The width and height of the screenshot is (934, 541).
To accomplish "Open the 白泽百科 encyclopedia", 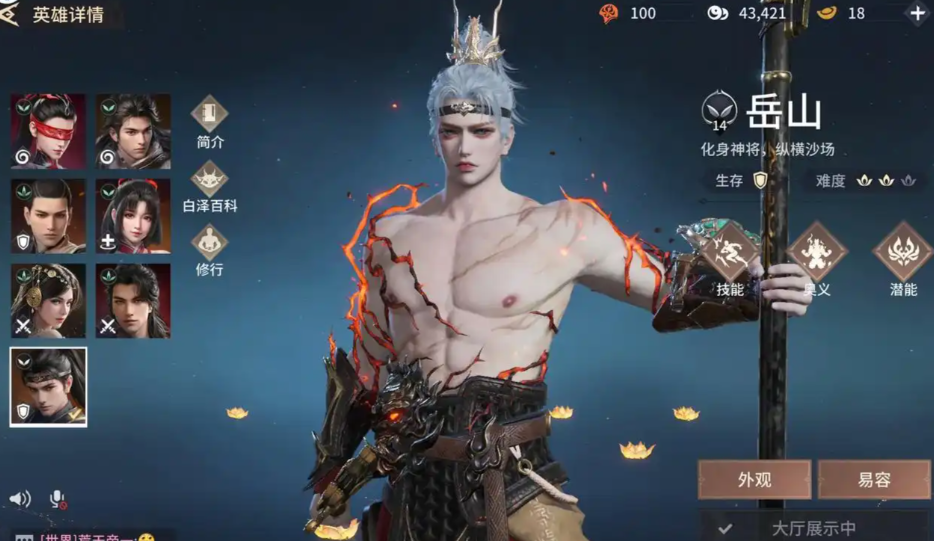I will click(x=210, y=185).
